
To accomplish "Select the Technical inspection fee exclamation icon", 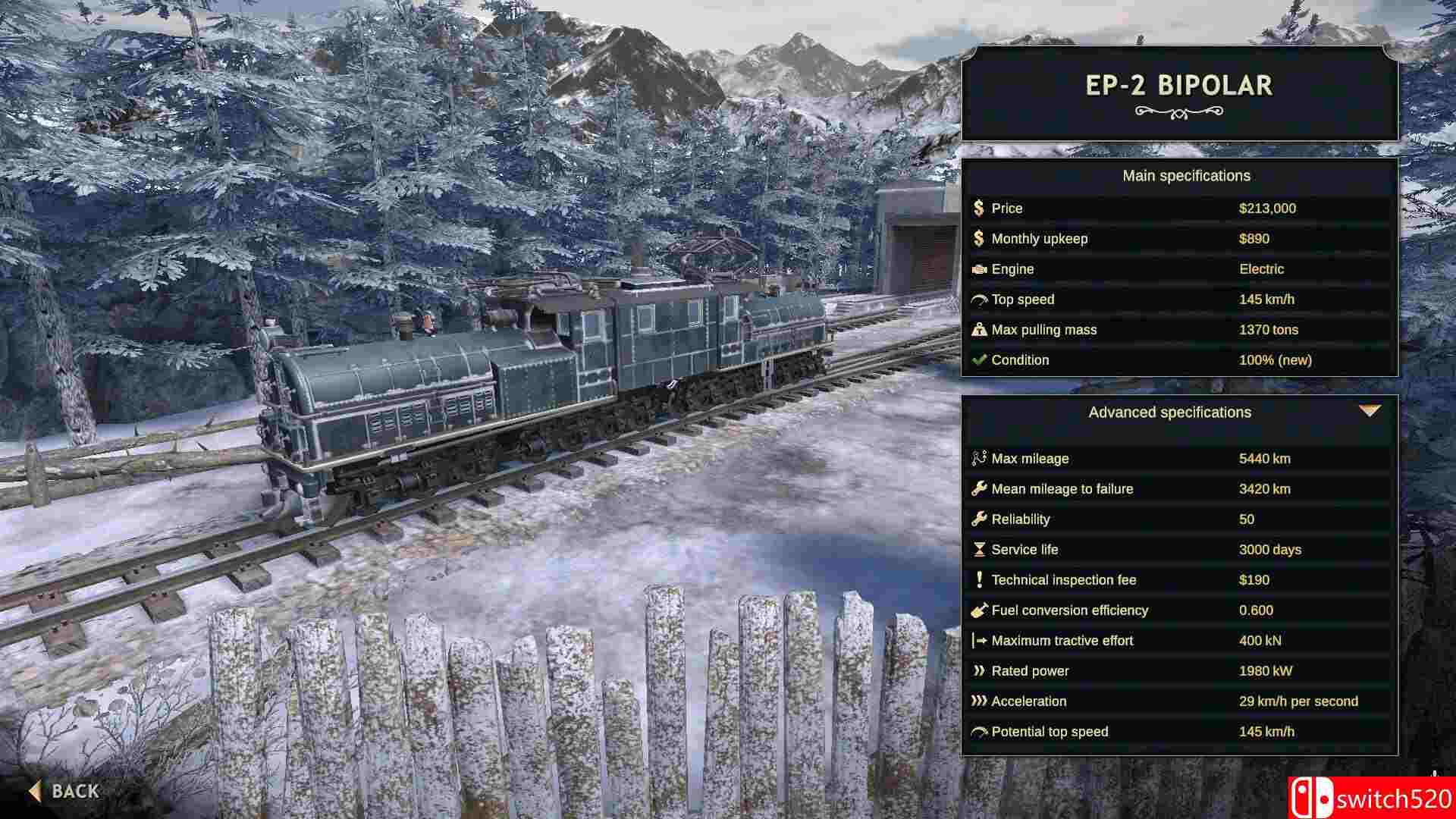I will point(979,579).
